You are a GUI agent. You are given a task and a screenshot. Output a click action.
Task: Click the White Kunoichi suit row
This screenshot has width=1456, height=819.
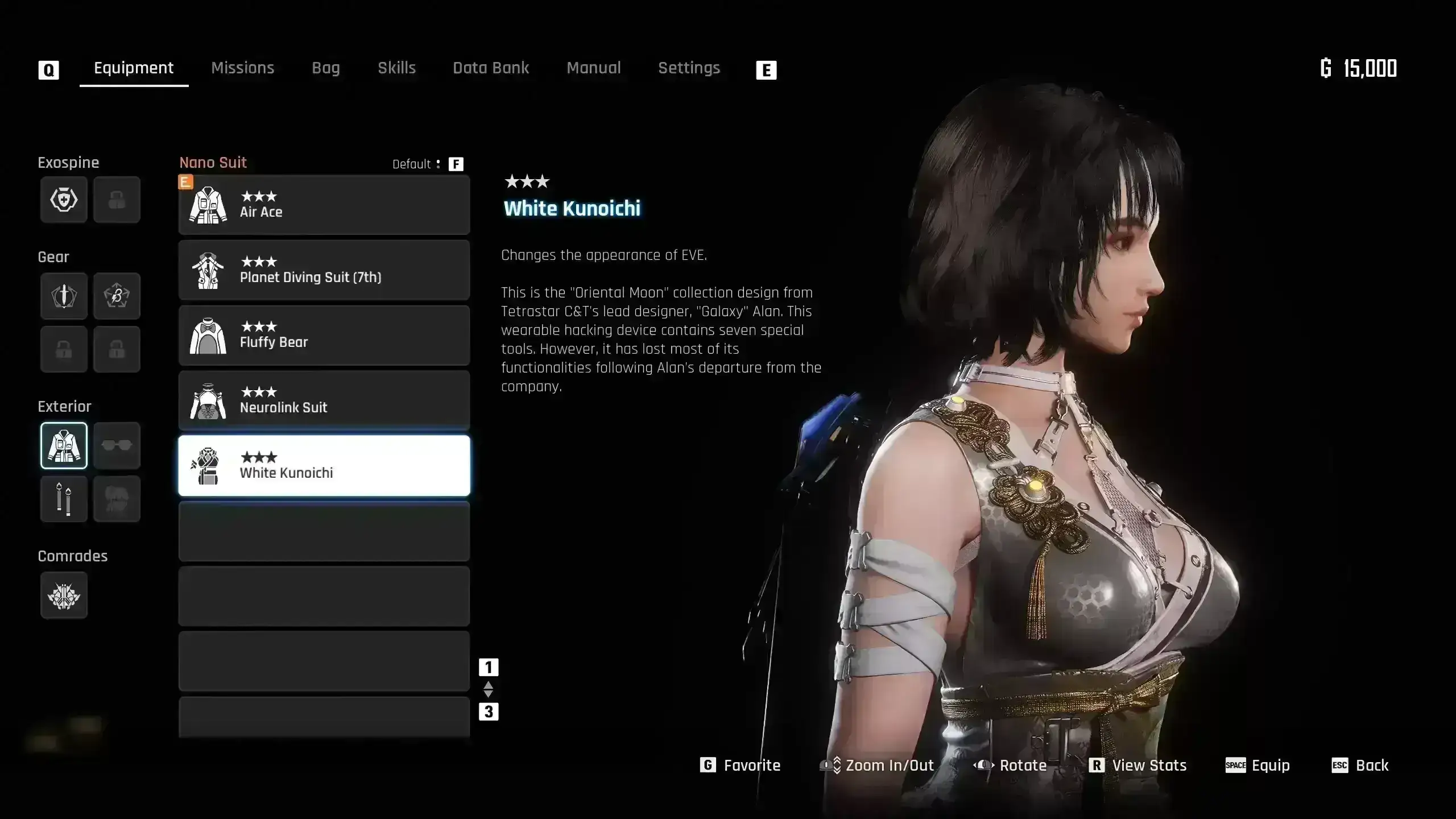[324, 466]
